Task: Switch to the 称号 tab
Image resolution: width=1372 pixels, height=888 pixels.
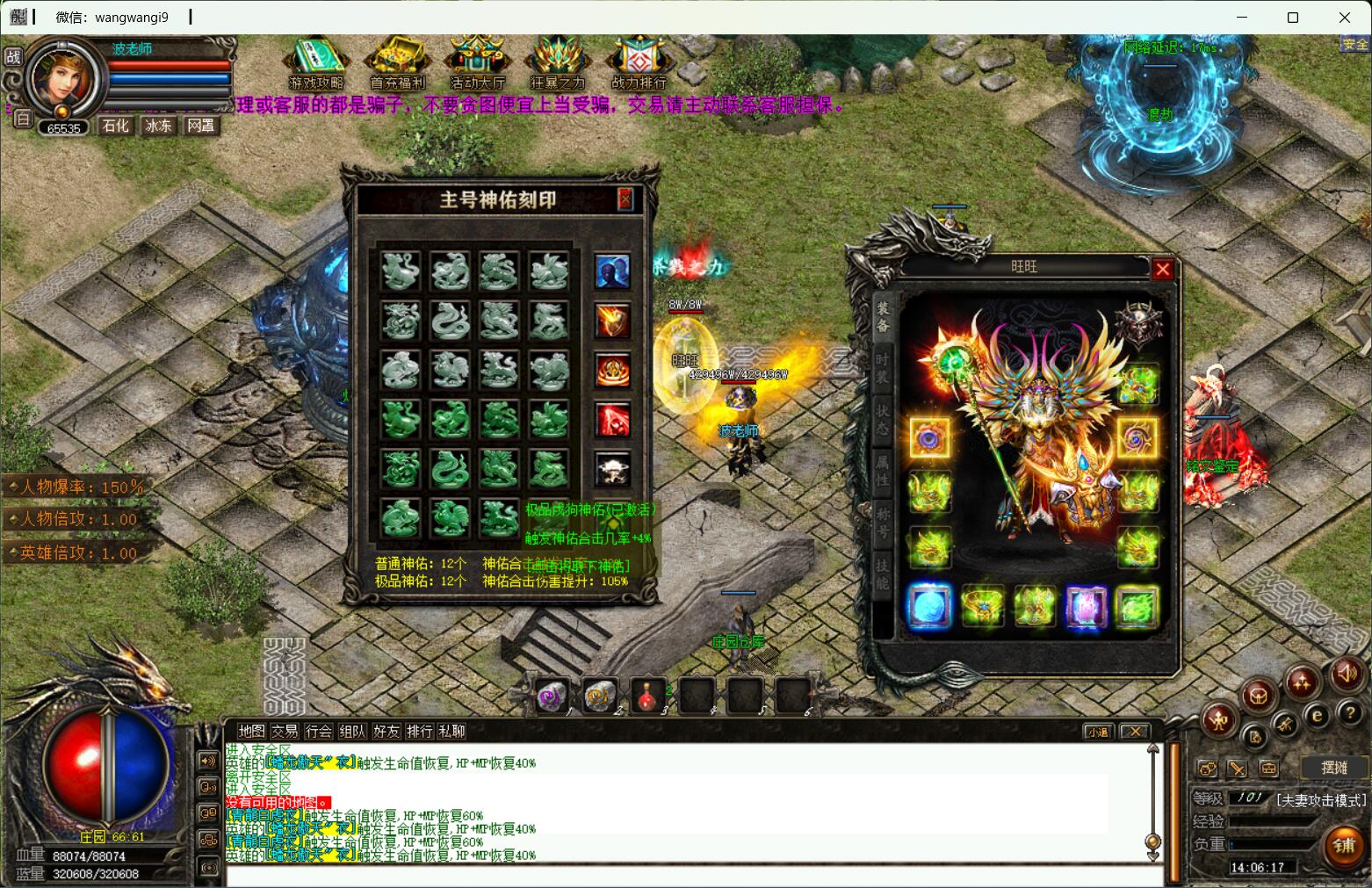Action: click(883, 522)
